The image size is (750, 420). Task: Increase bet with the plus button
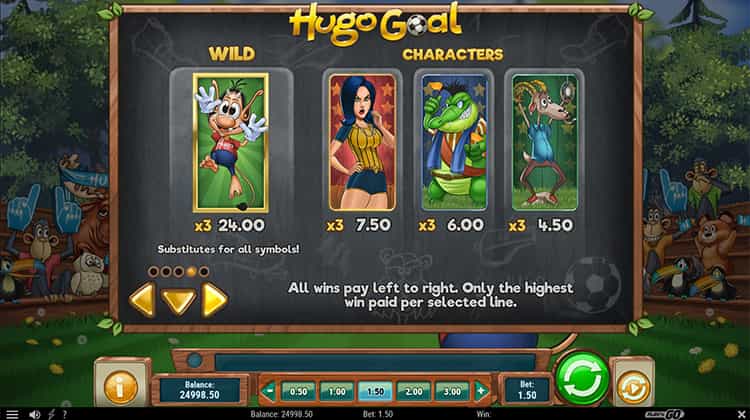(481, 391)
